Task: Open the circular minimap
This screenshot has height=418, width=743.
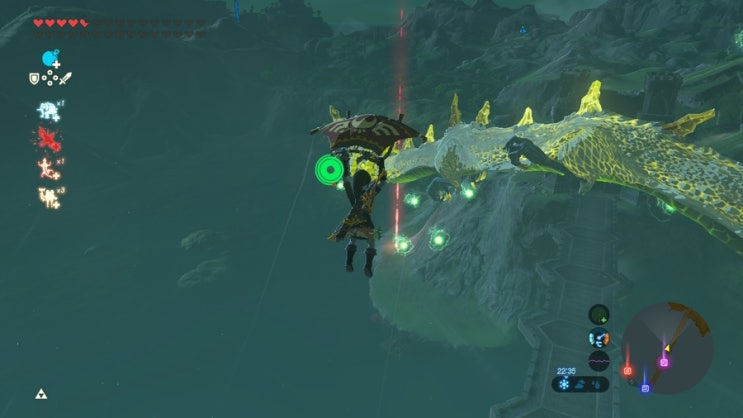Action: point(667,348)
